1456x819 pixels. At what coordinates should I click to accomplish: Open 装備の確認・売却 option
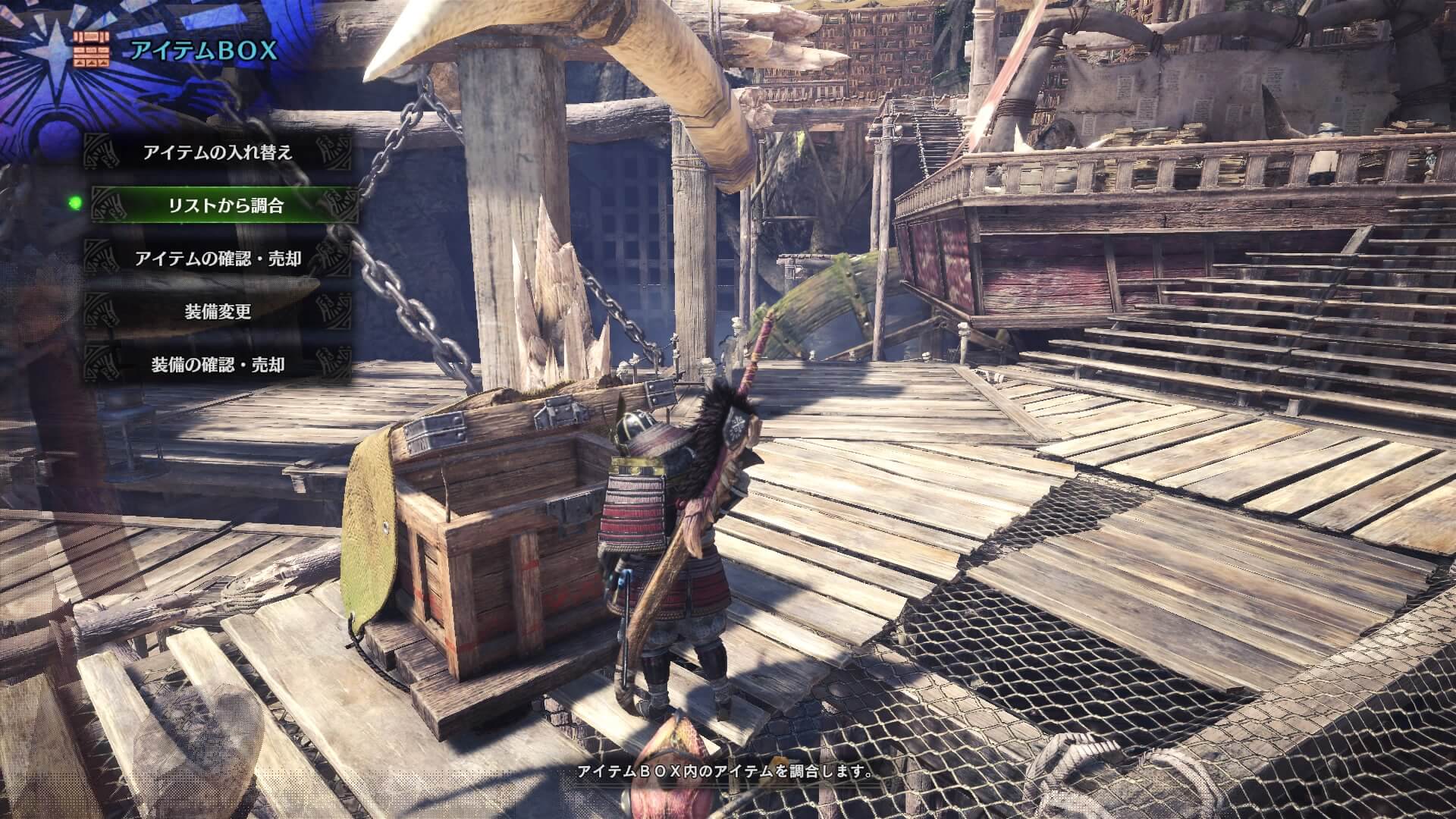click(x=218, y=365)
